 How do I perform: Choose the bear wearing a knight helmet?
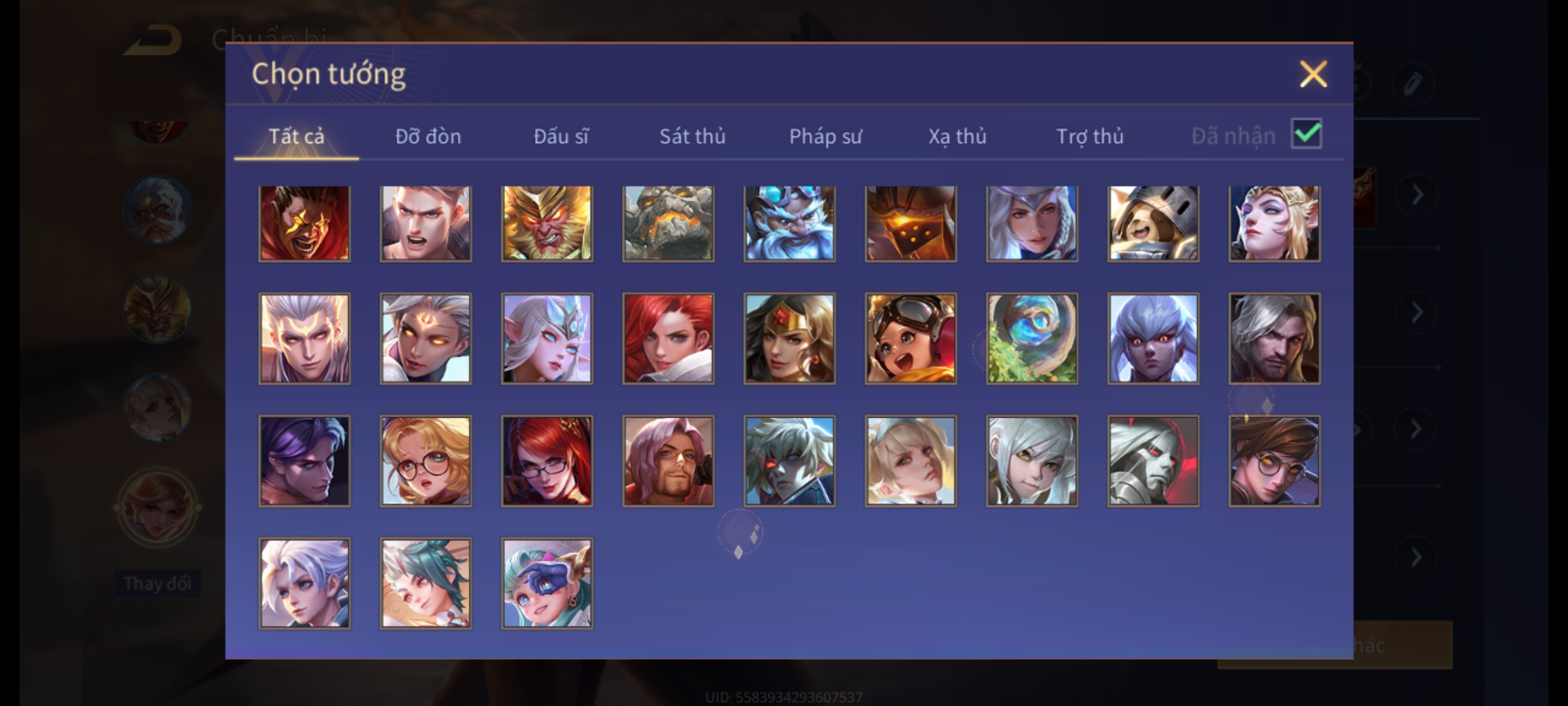pos(1153,224)
